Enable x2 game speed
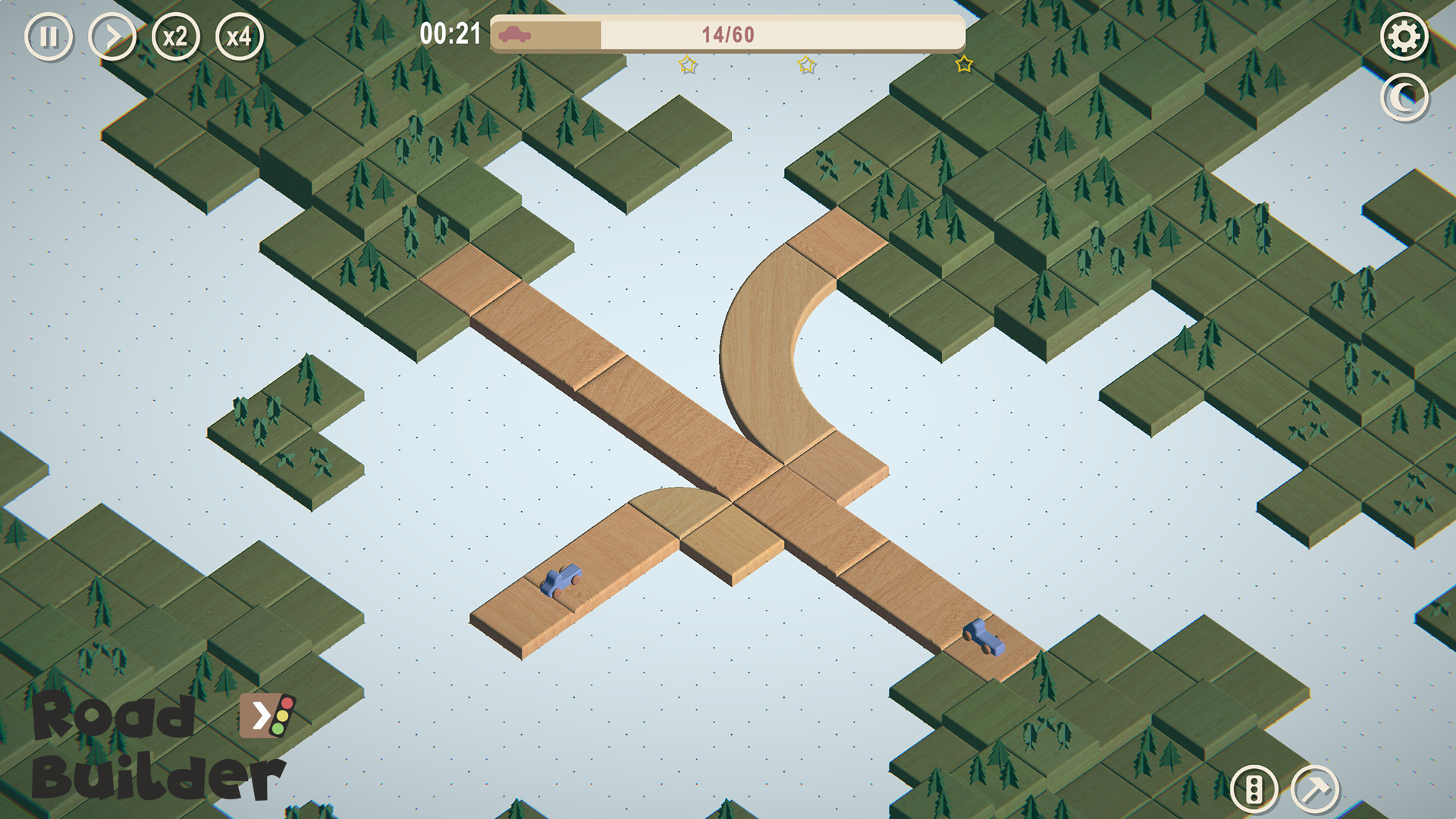 pyautogui.click(x=175, y=35)
